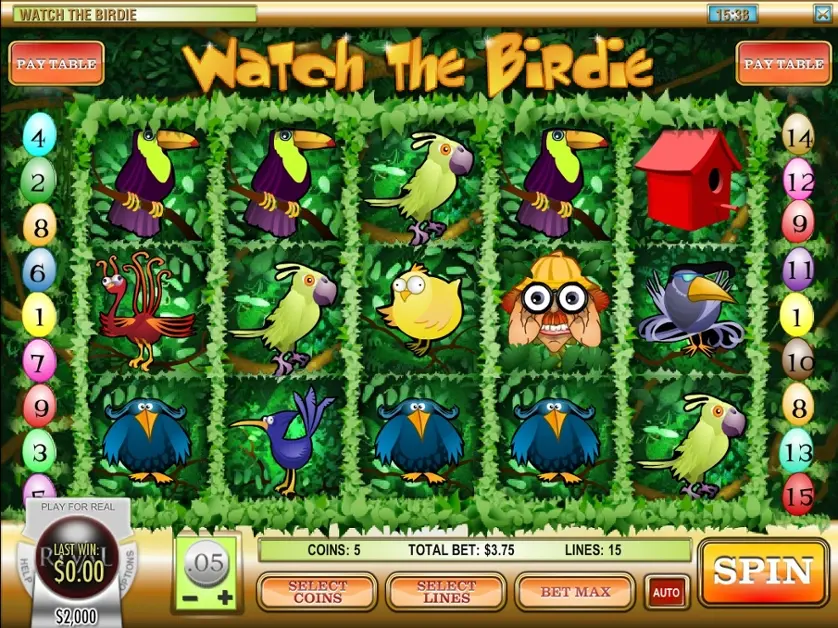Click the Play For Real banner
Viewport: 838px width, 628px height.
click(77, 508)
